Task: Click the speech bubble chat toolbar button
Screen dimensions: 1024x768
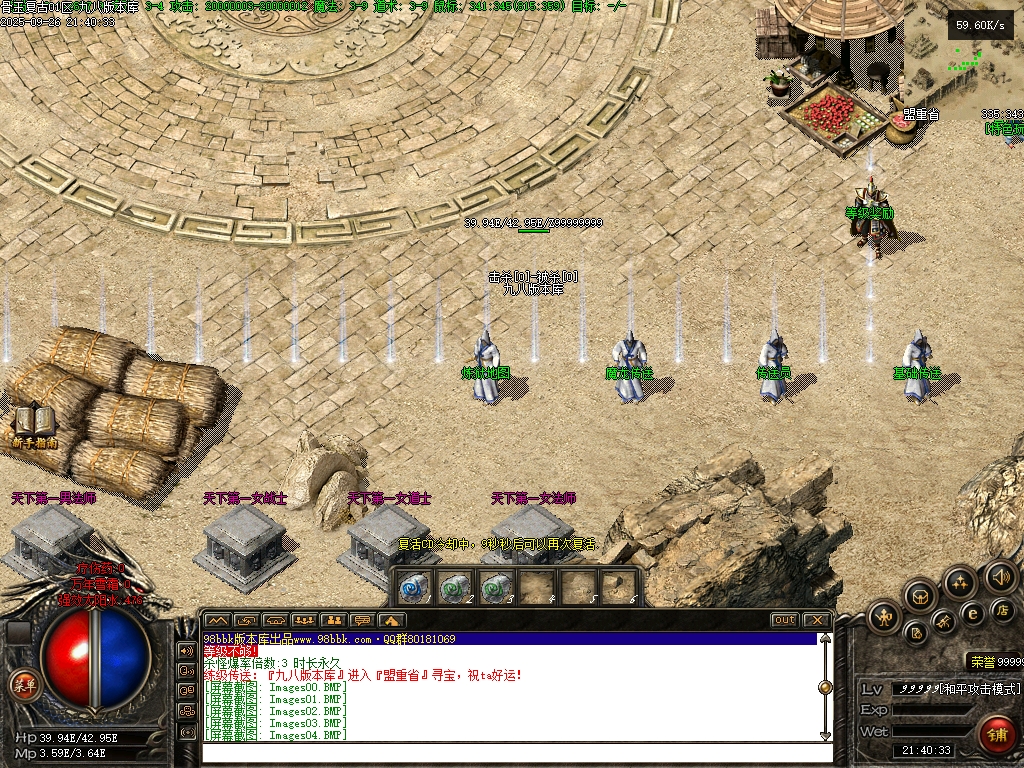Action: point(362,620)
